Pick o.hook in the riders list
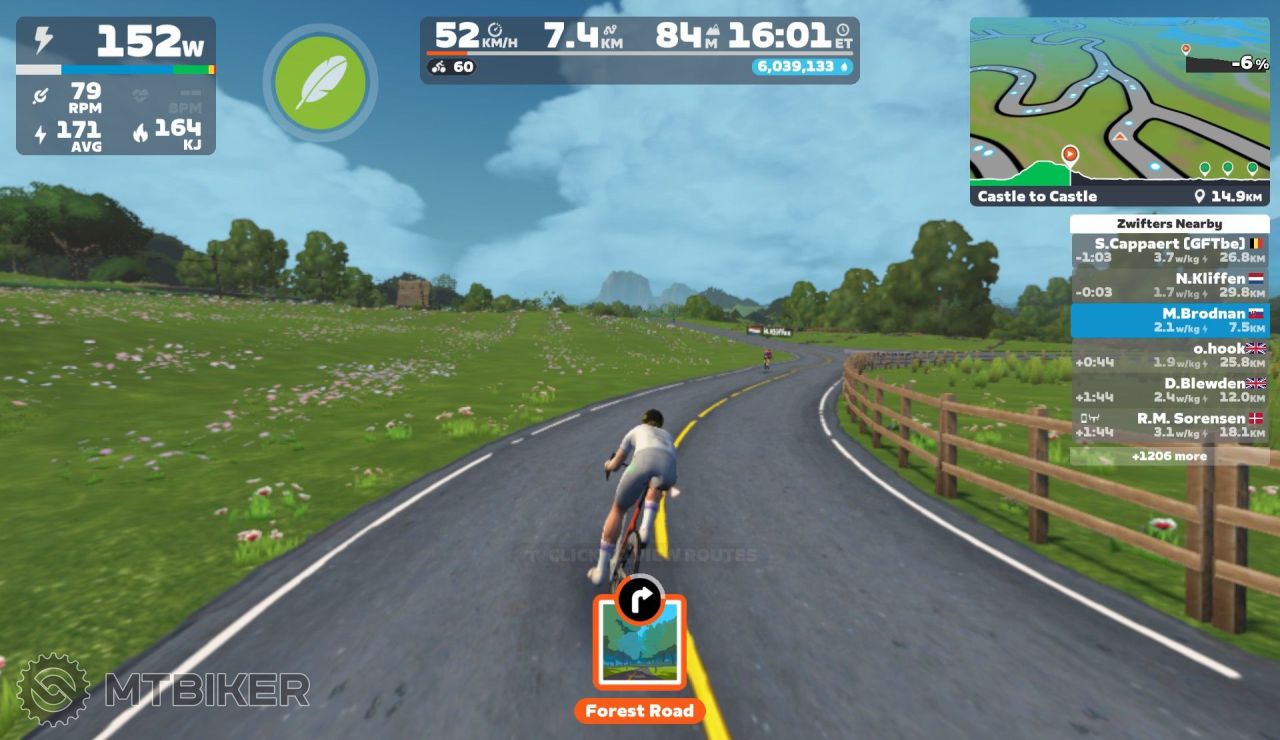This screenshot has height=740, width=1280. tap(1169, 355)
